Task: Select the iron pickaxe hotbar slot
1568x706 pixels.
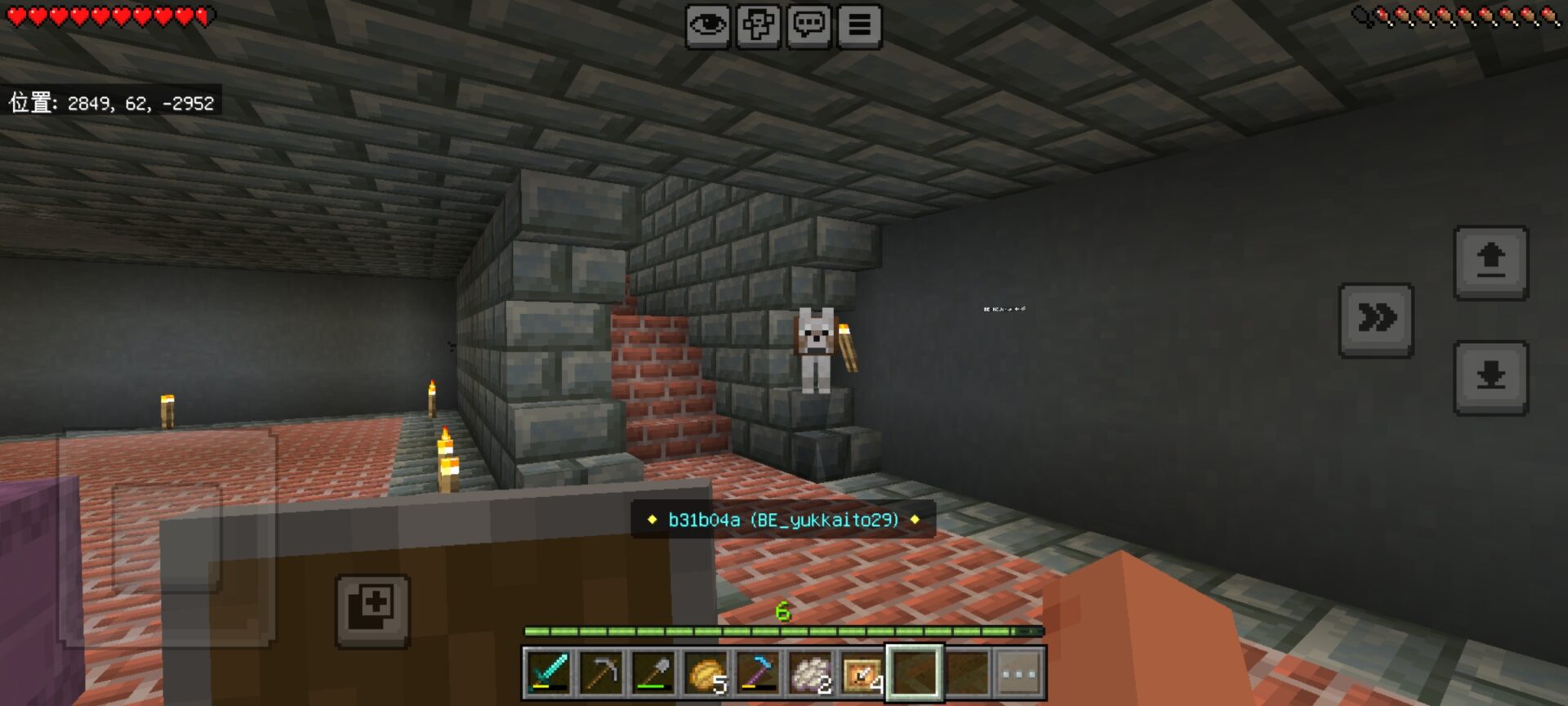Action: point(602,673)
